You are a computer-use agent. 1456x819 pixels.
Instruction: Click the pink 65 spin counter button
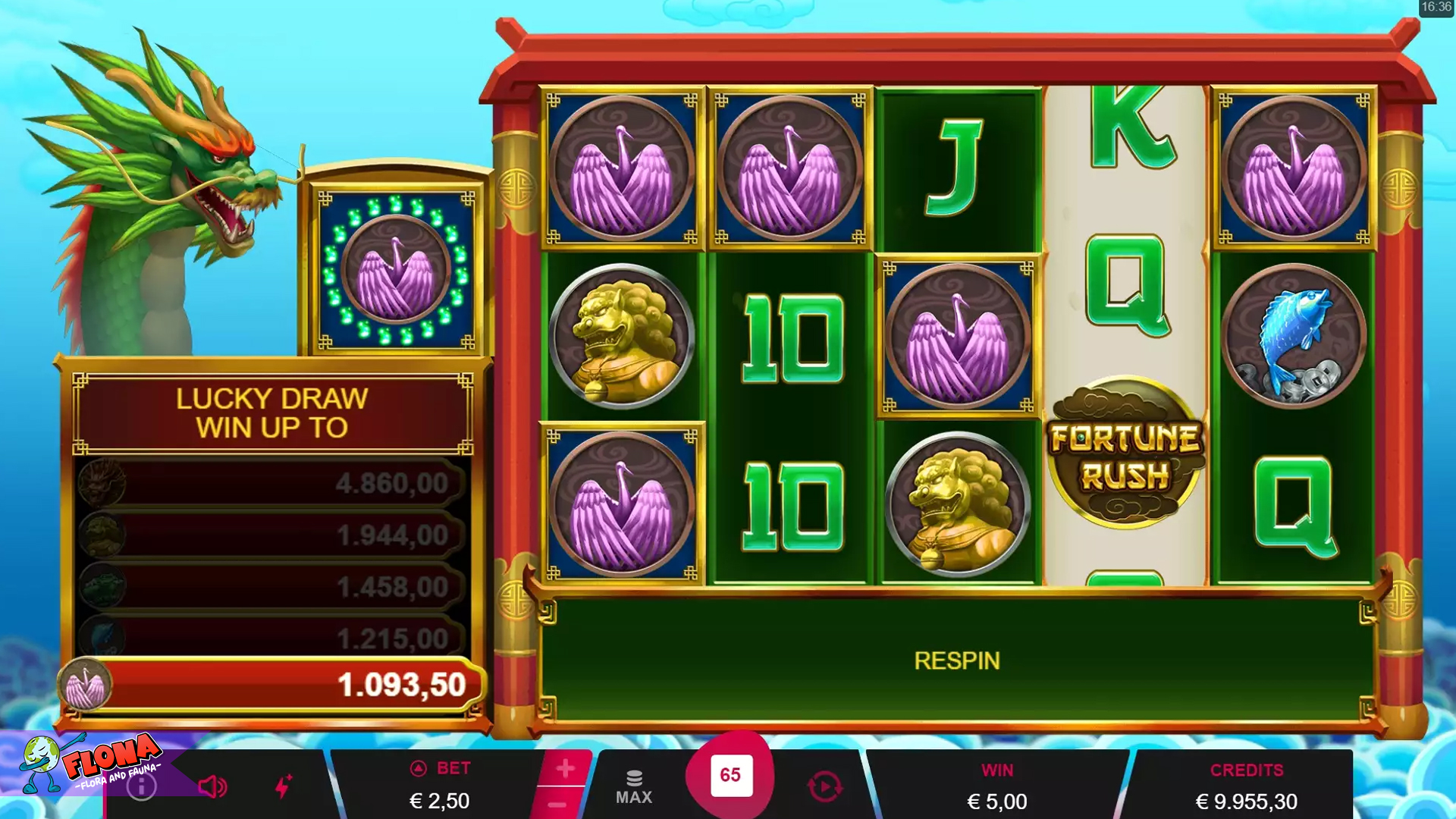pyautogui.click(x=730, y=776)
